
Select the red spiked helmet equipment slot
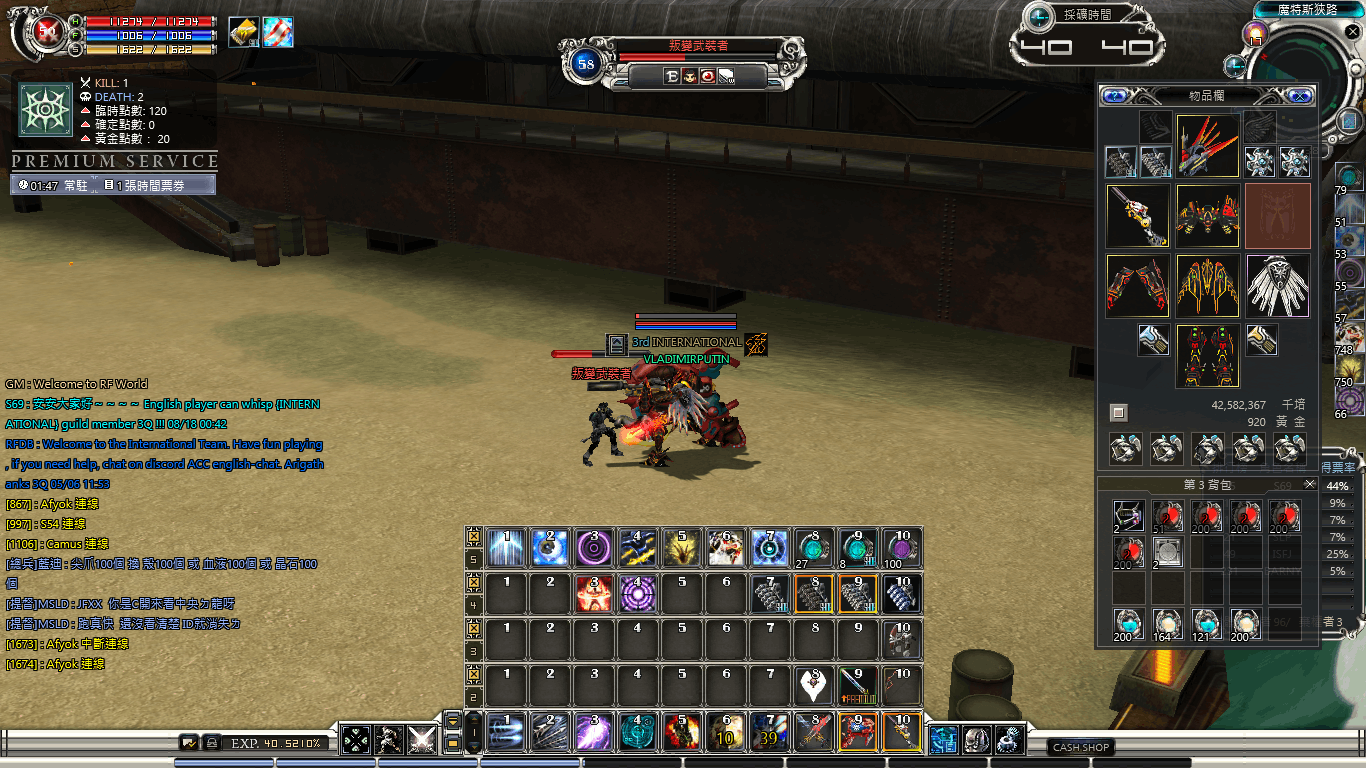1208,145
